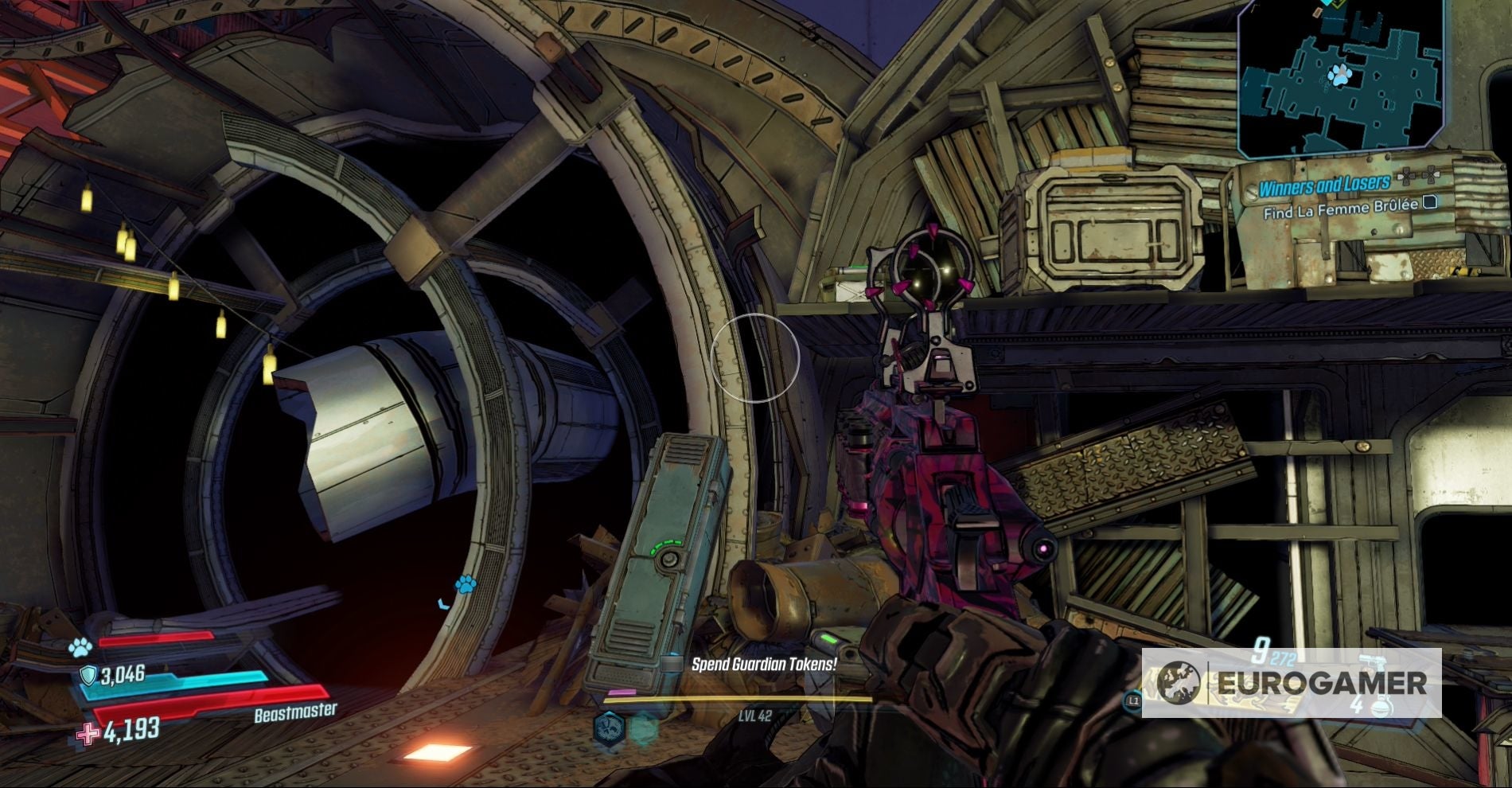Image resolution: width=1512 pixels, height=788 pixels.
Task: Click the paw print player marker on the minimap
Action: 1341,76
